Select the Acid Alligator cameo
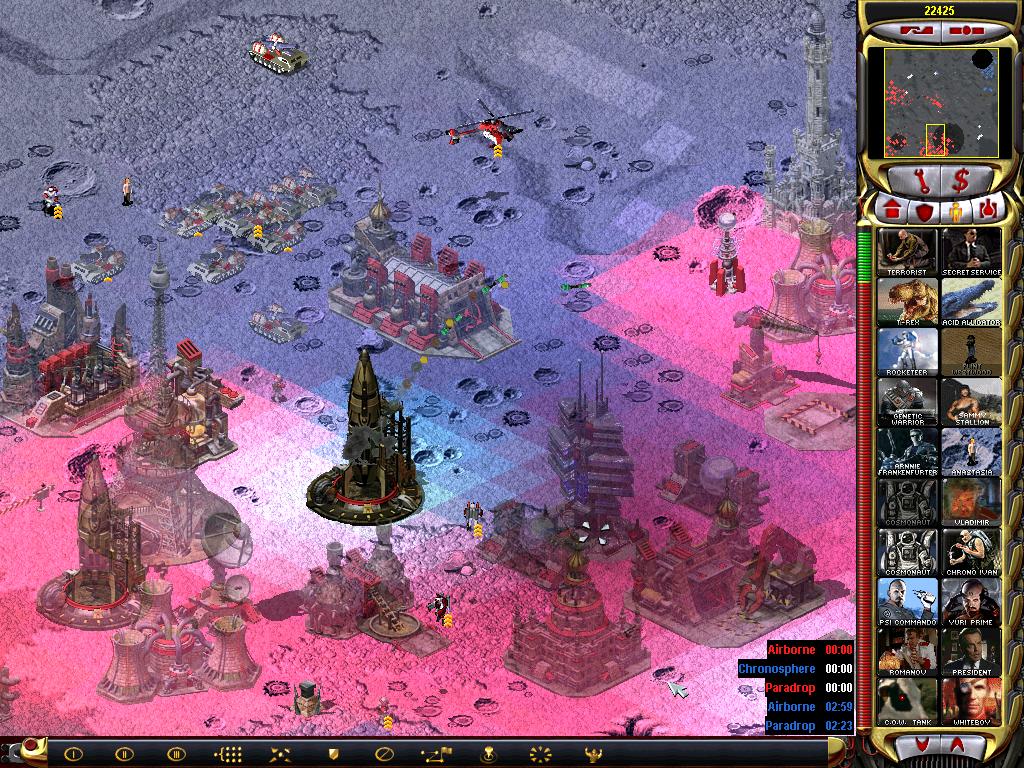 [x=970, y=302]
